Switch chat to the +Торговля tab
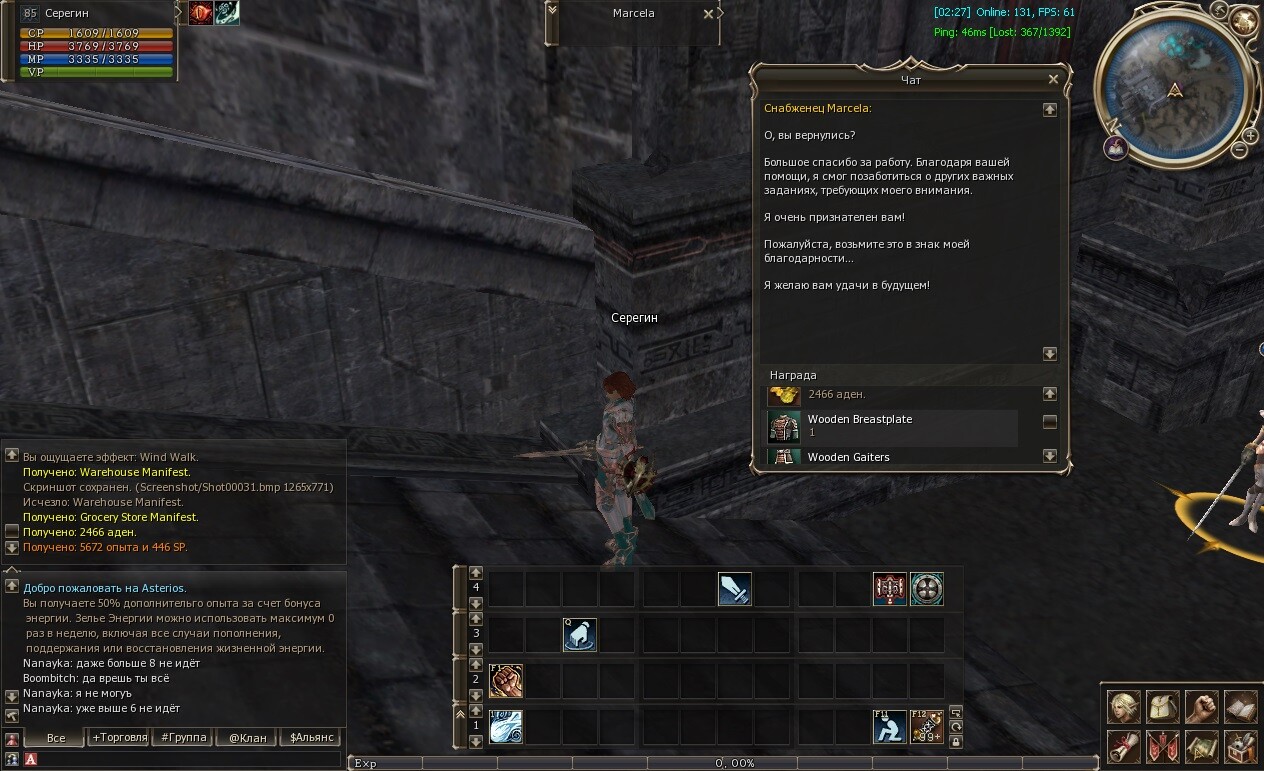The height and width of the screenshot is (771, 1264). [x=119, y=738]
